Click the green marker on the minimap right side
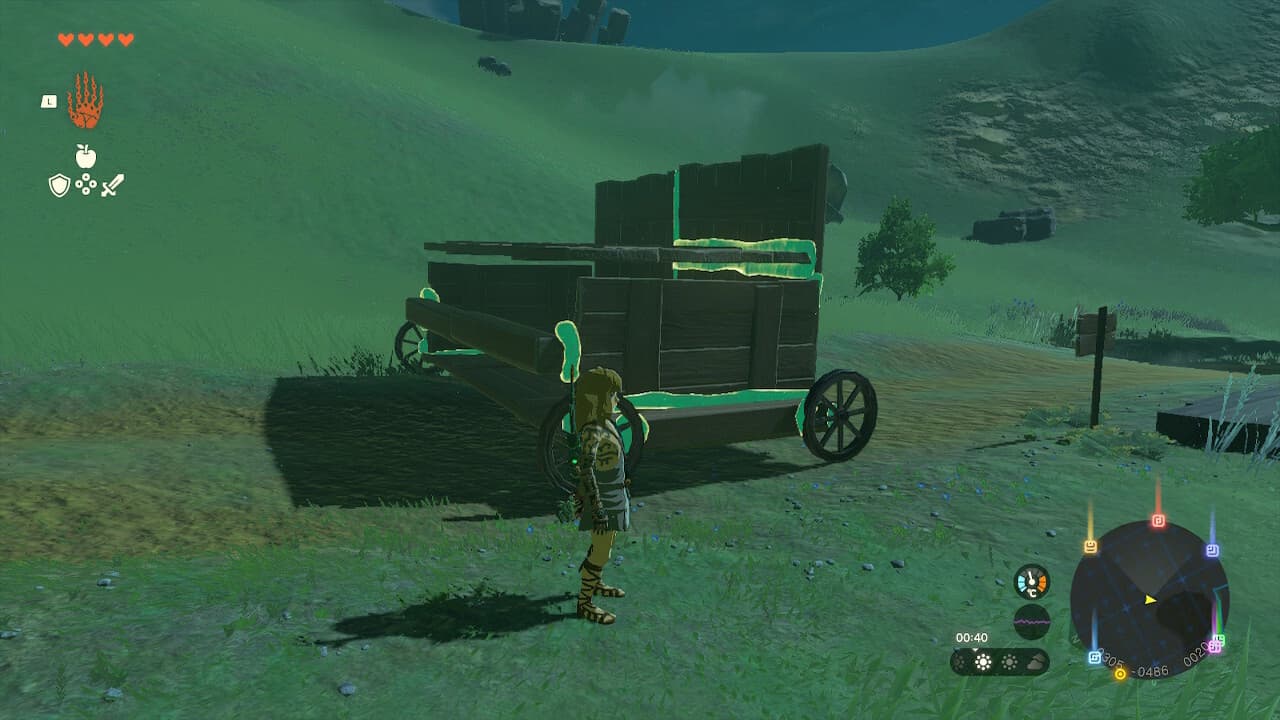Screen dimensions: 1280x720 [x=1222, y=638]
